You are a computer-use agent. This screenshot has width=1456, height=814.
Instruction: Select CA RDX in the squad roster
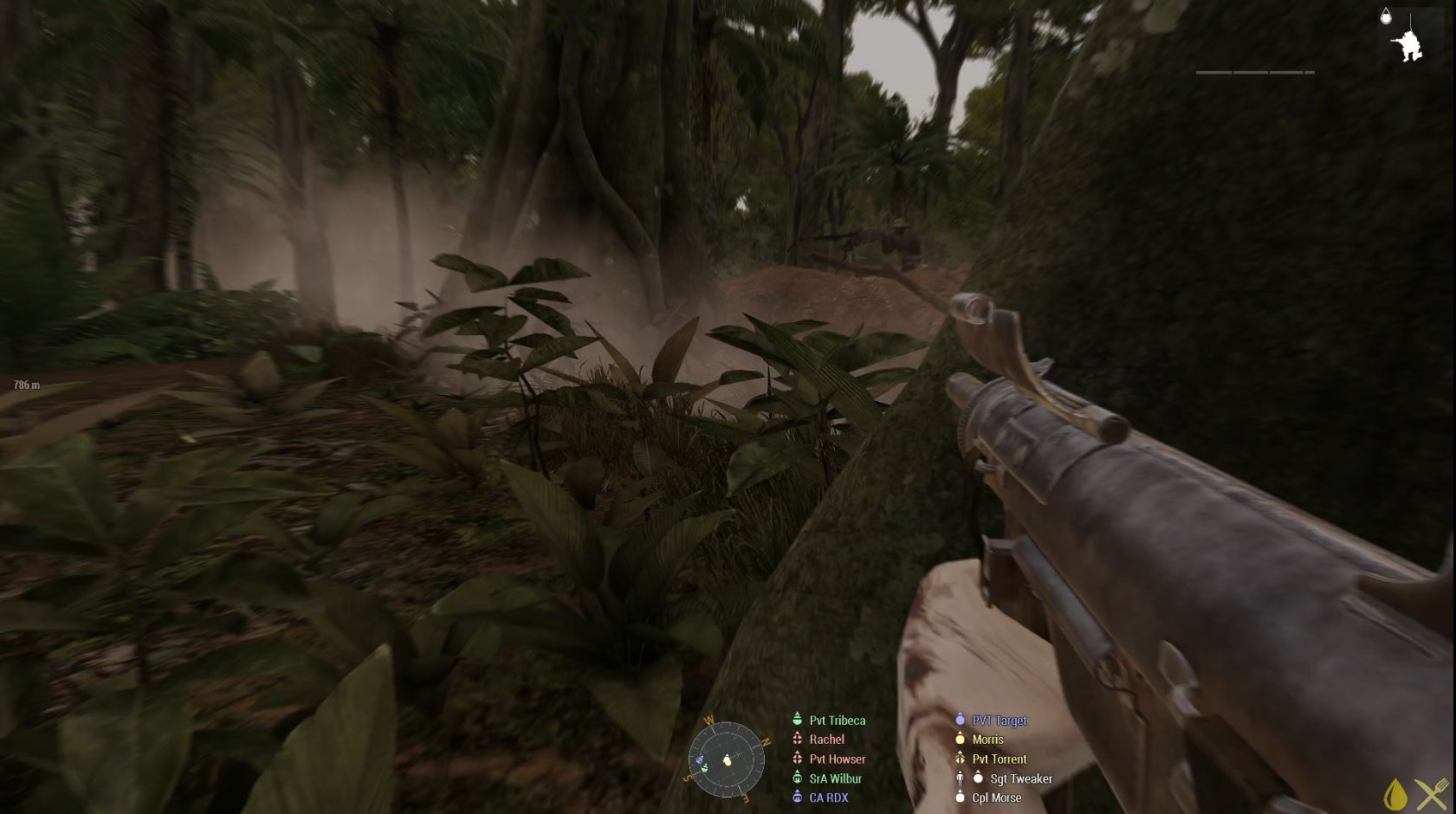coord(828,798)
